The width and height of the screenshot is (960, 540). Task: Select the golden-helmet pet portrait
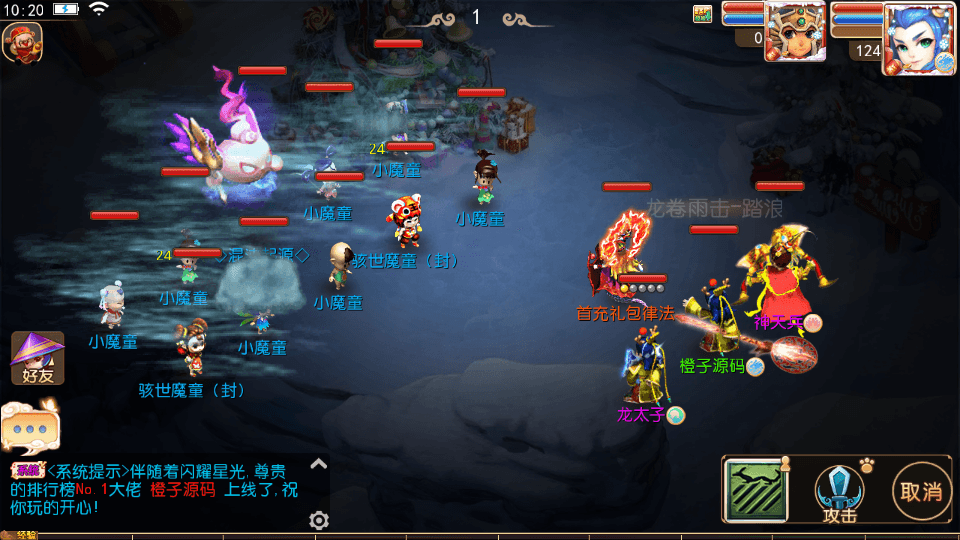click(x=795, y=32)
